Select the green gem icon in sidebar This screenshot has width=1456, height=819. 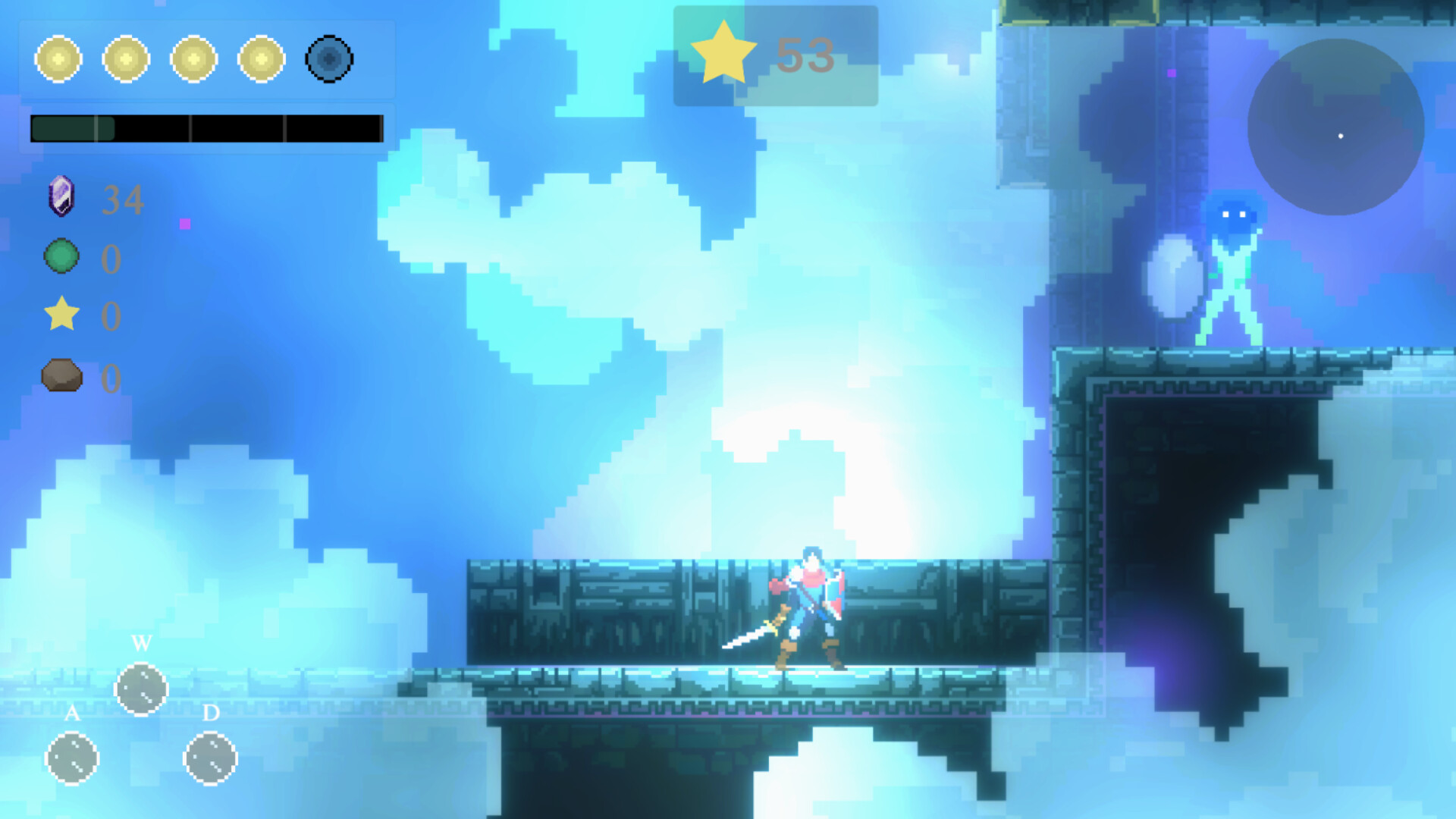[x=61, y=257]
